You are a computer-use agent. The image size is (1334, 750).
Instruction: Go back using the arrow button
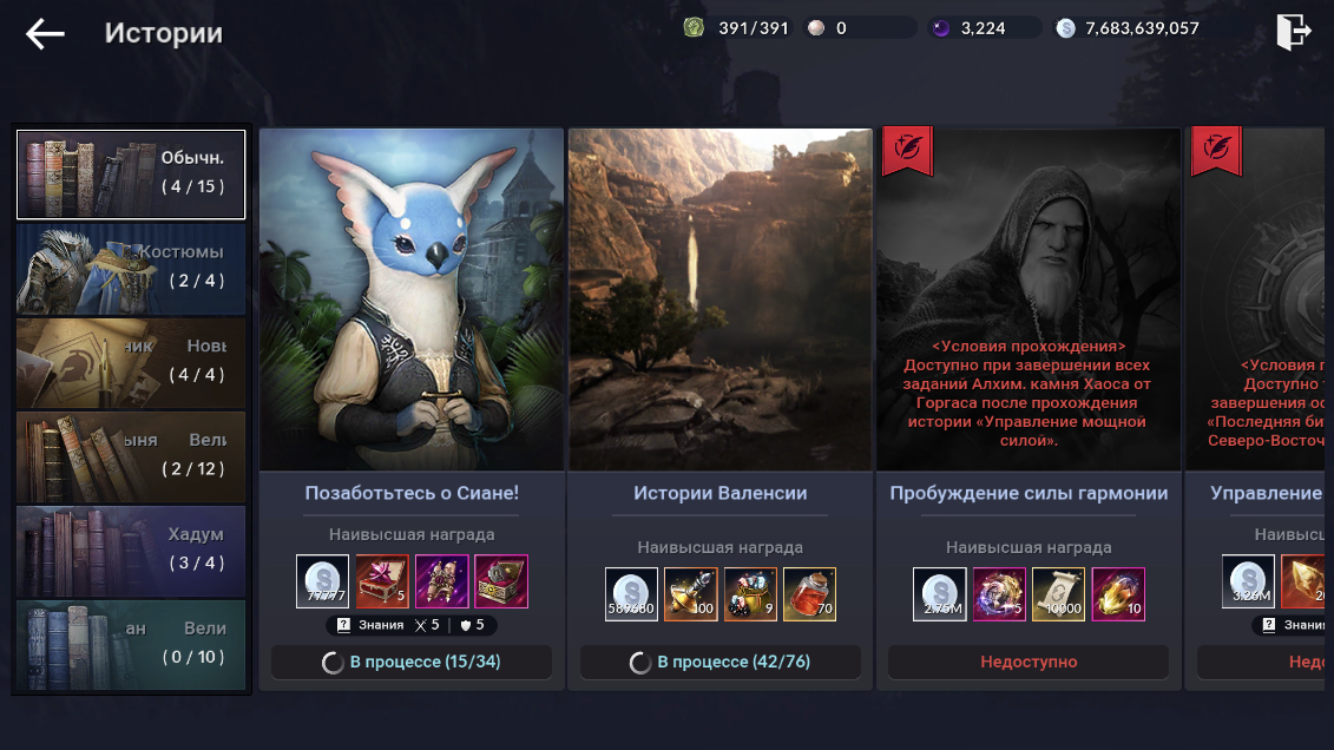(45, 33)
